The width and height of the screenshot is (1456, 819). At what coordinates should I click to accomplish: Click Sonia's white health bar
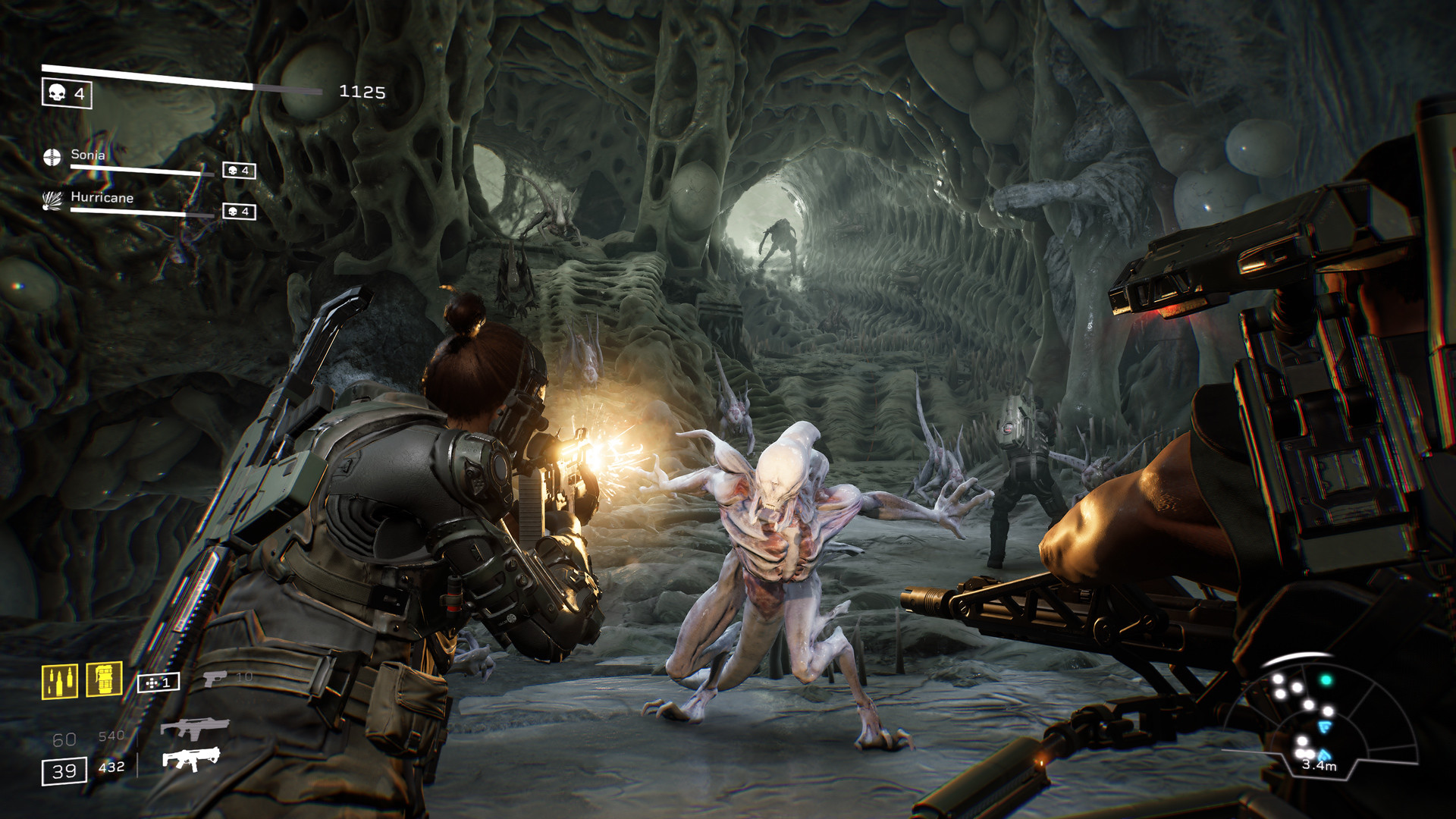coord(141,169)
